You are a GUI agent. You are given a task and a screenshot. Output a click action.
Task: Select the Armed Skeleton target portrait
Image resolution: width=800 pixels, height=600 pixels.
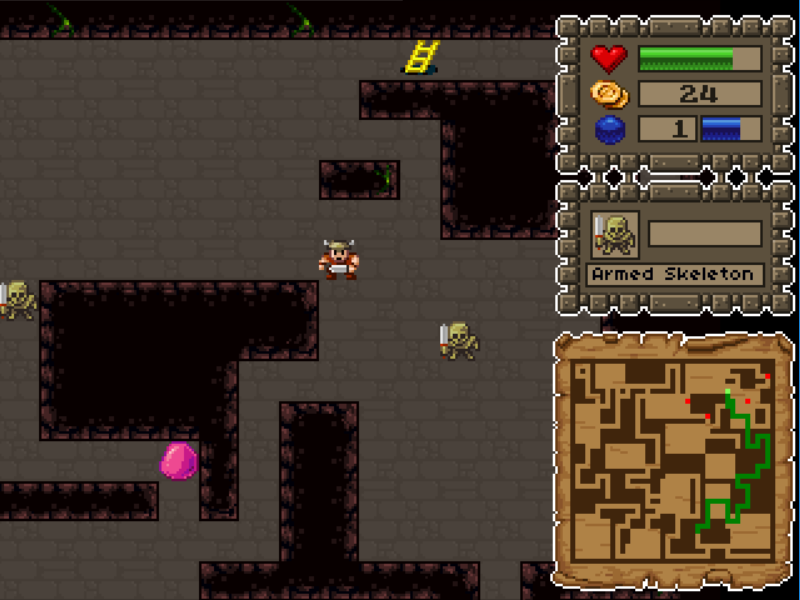pyautogui.click(x=614, y=235)
